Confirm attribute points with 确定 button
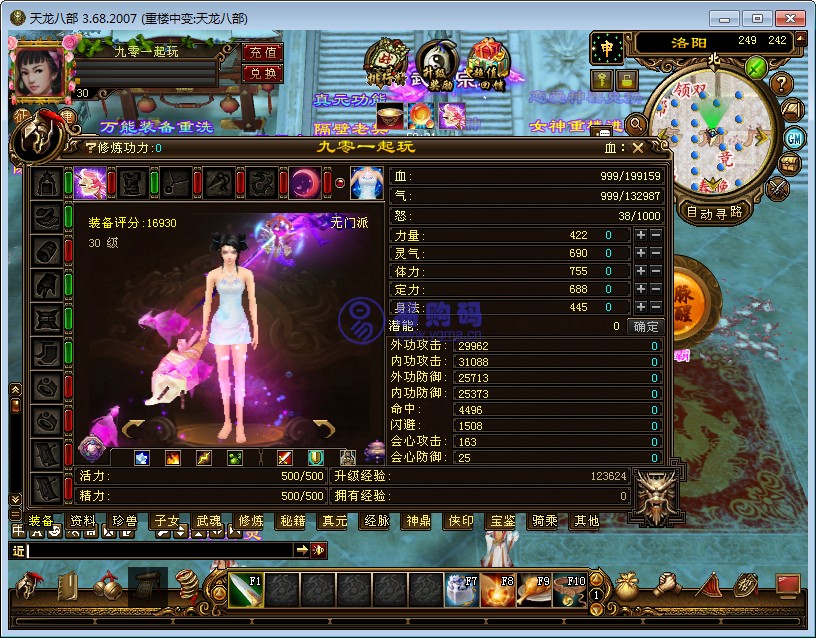816x638 pixels. [646, 327]
